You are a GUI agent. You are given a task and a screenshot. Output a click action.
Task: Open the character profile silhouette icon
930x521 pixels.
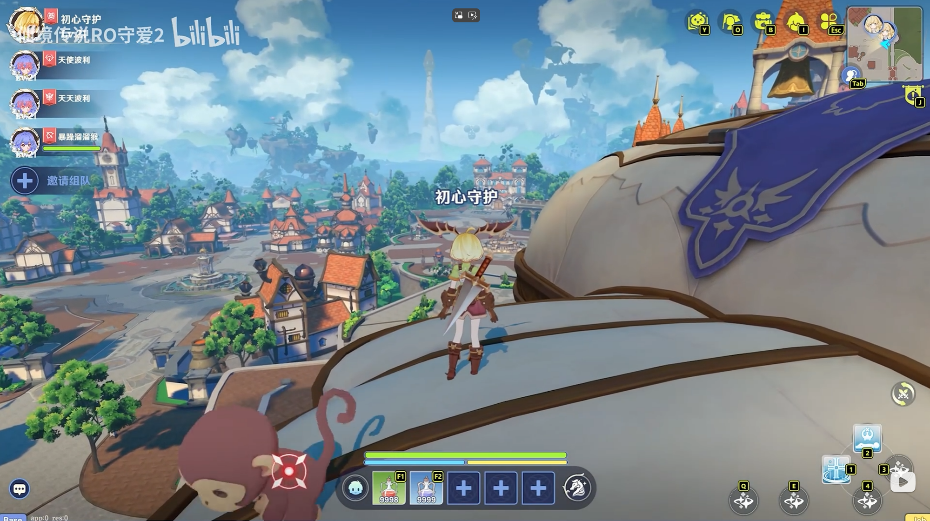pyautogui.click(x=731, y=21)
